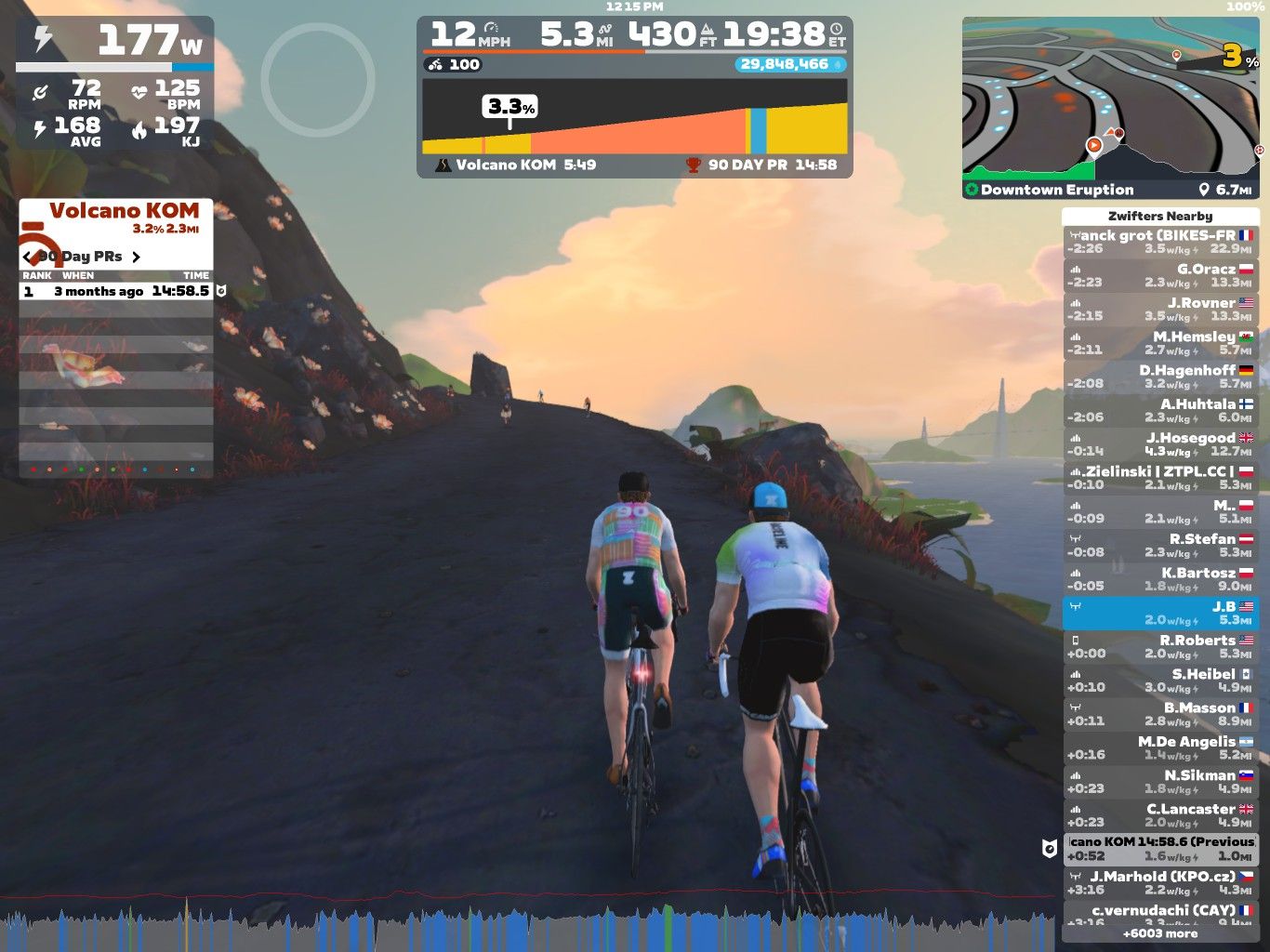Select rider J.Rovner in Zwifters Nearby
This screenshot has height=952, width=1270.
coord(1160,310)
